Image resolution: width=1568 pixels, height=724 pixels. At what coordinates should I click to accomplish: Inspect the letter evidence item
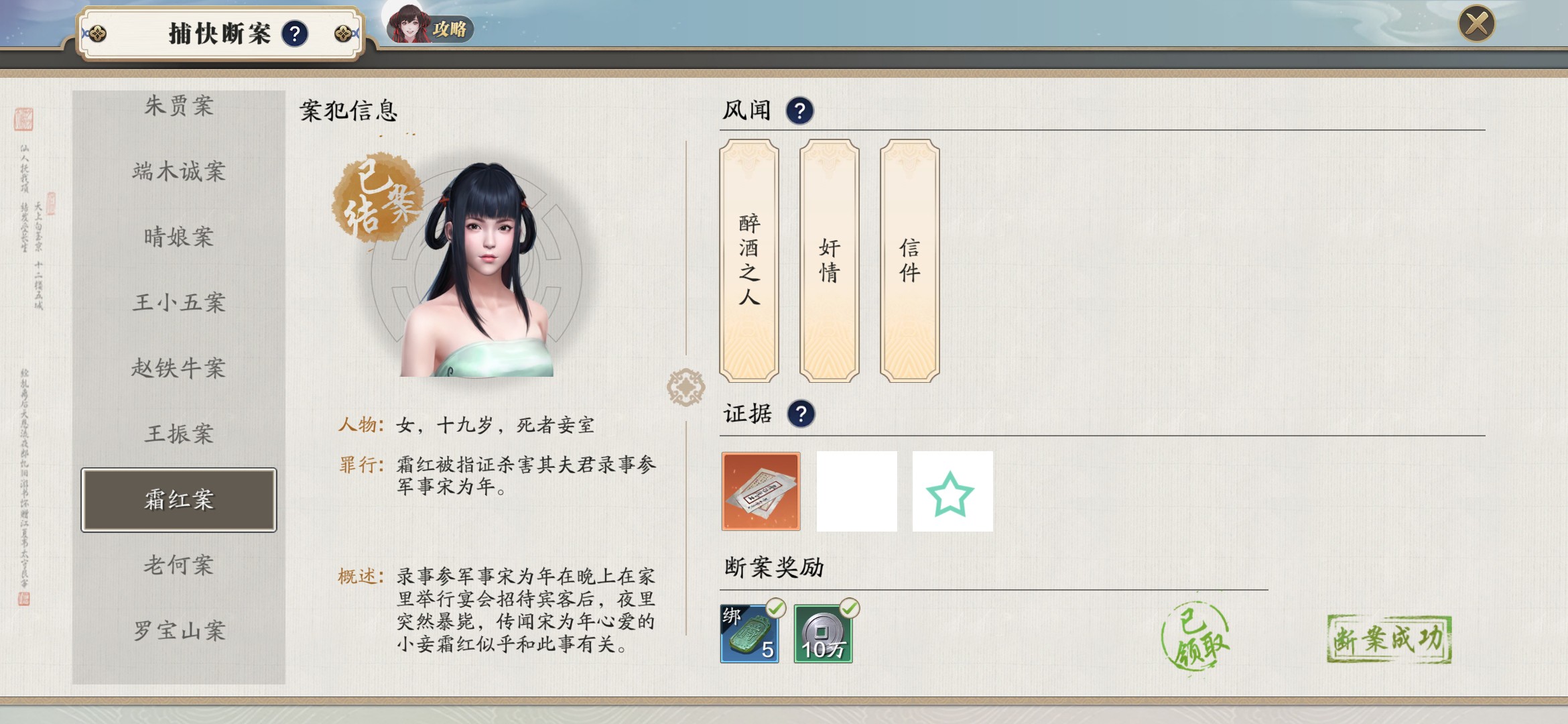(761, 491)
